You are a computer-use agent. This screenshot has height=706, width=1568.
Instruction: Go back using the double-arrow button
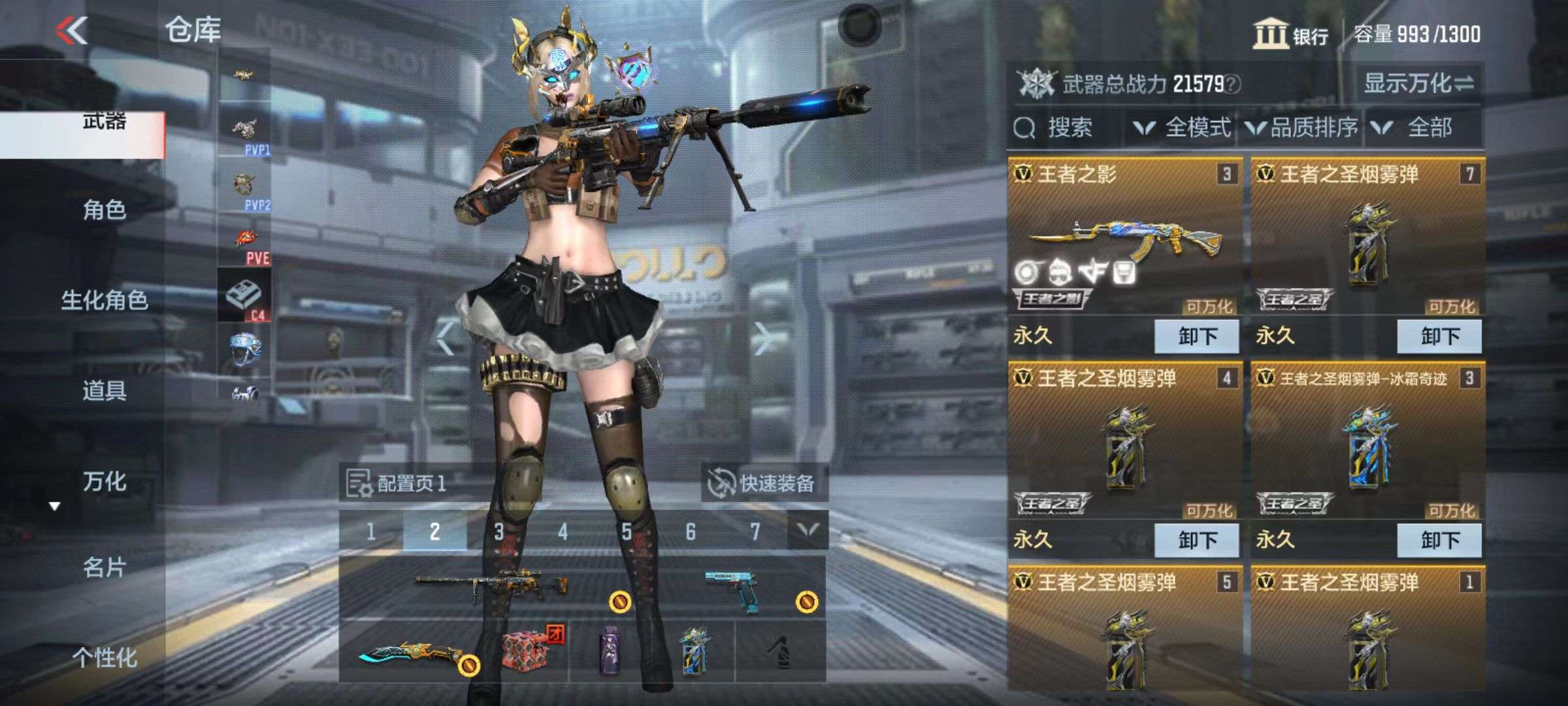72,30
